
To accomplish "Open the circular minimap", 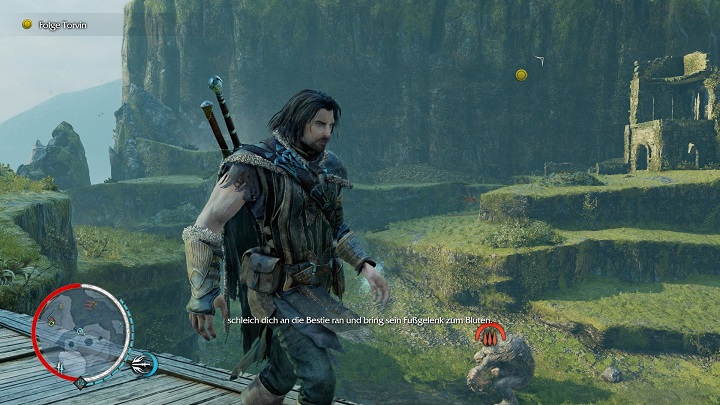I will coord(82,332).
